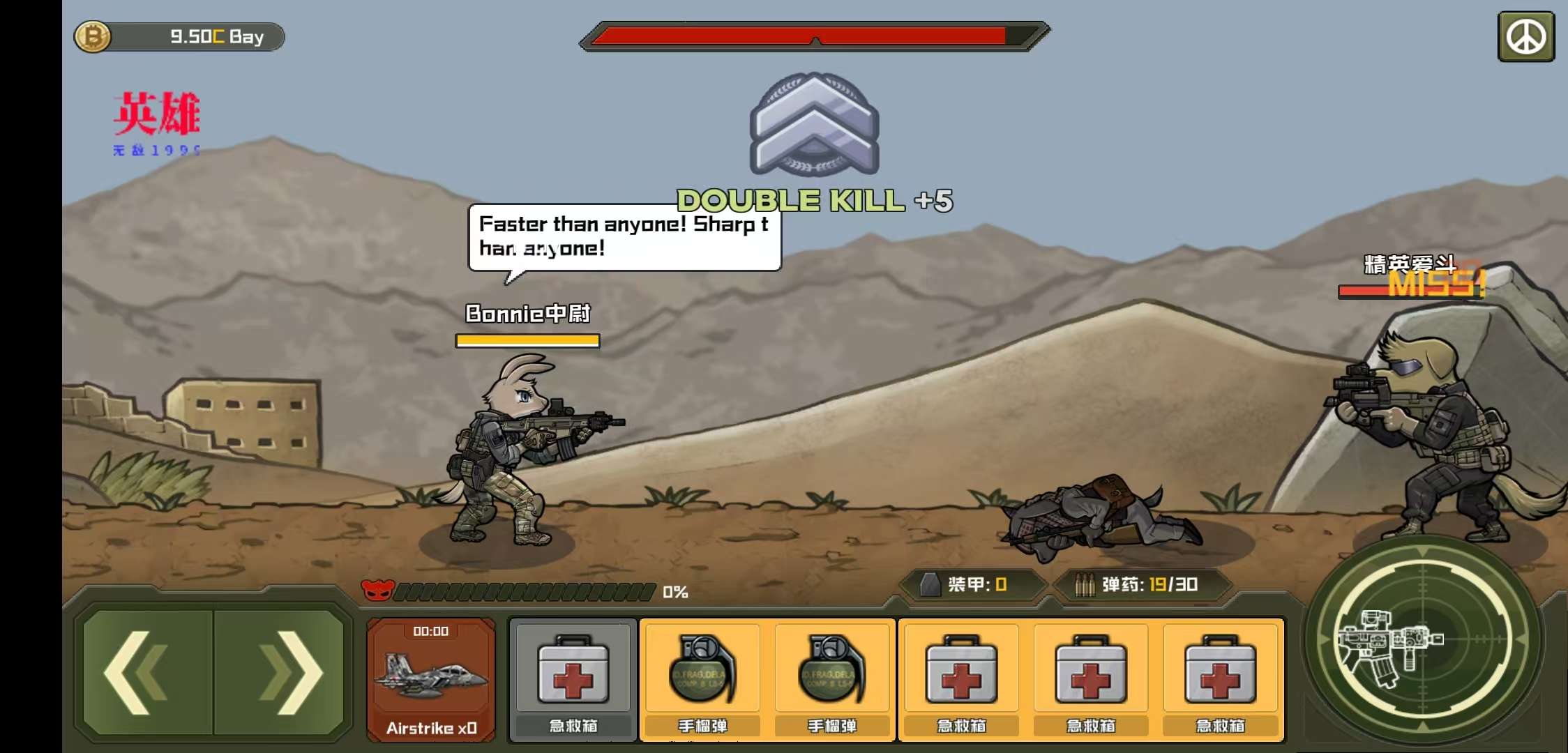
Task: Use the grey-framed first aid kit
Action: tap(573, 680)
